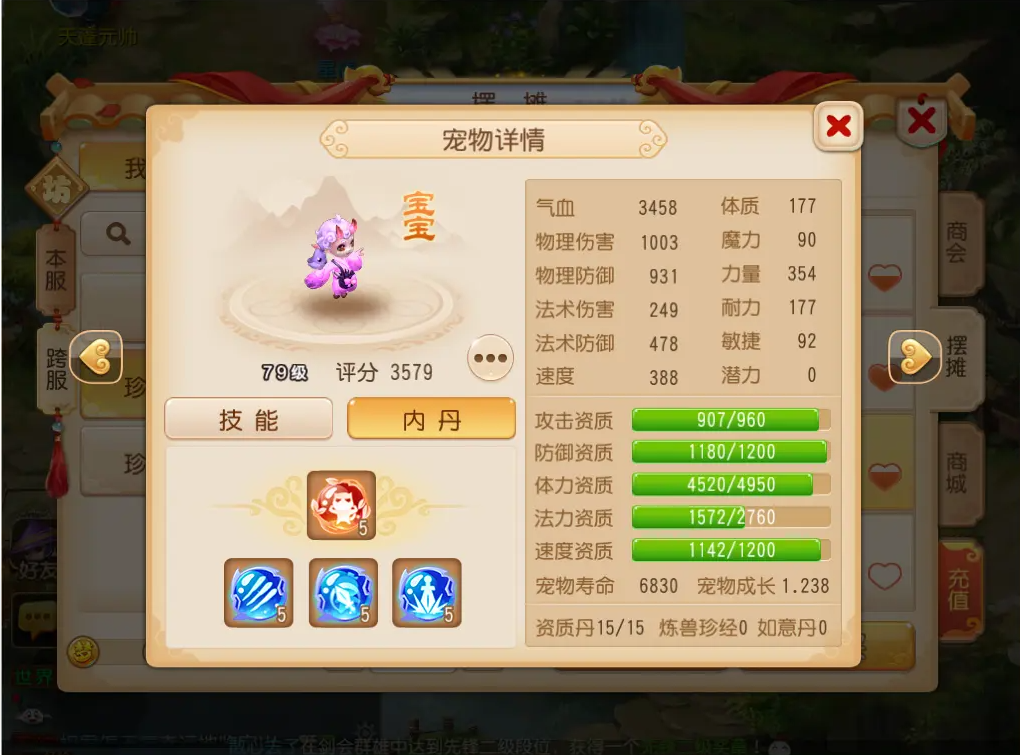
Task: Select the 跨服 cross-server tab
Action: (x=57, y=368)
